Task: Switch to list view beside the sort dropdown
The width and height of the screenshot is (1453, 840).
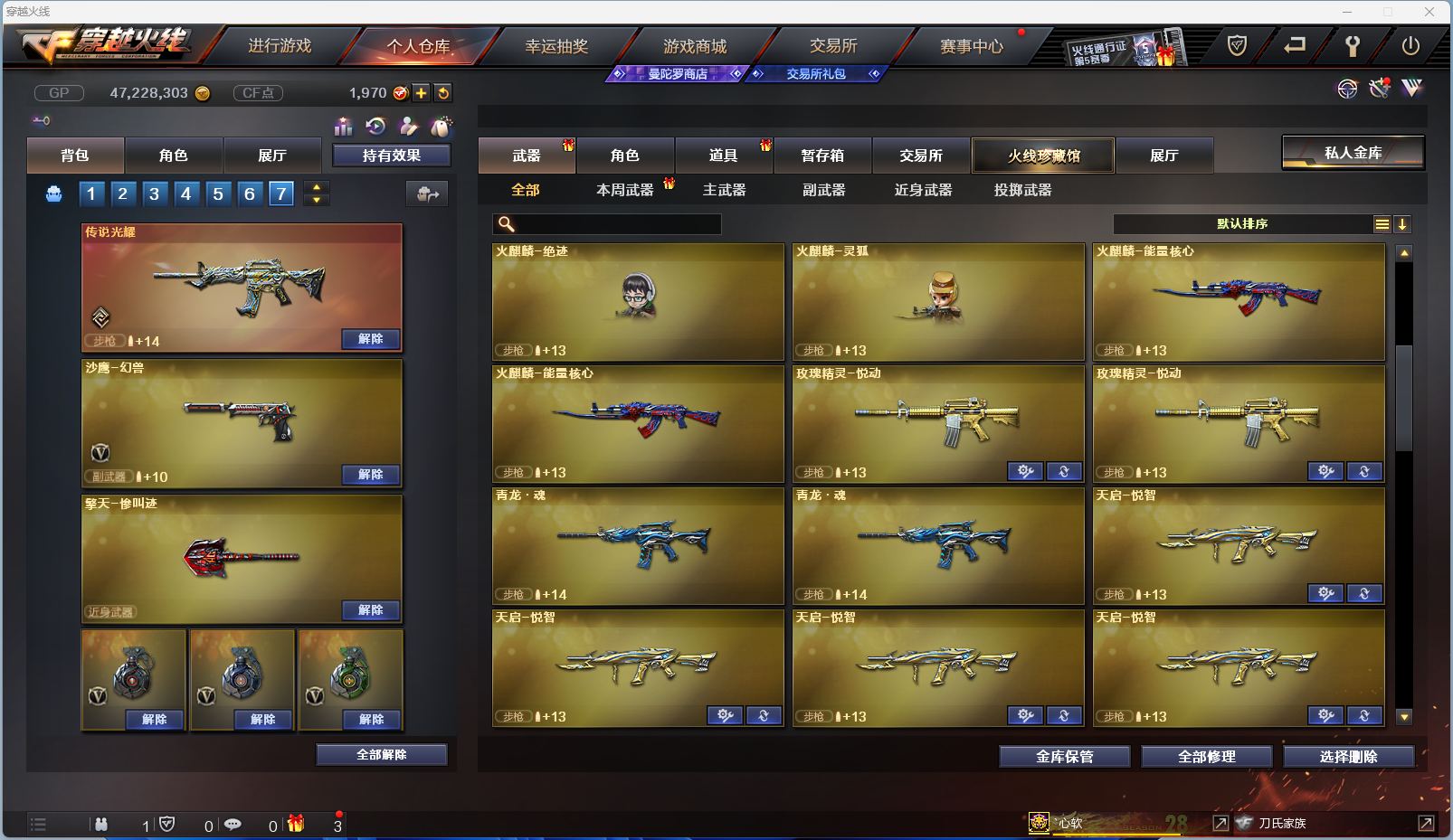Action: click(1382, 223)
